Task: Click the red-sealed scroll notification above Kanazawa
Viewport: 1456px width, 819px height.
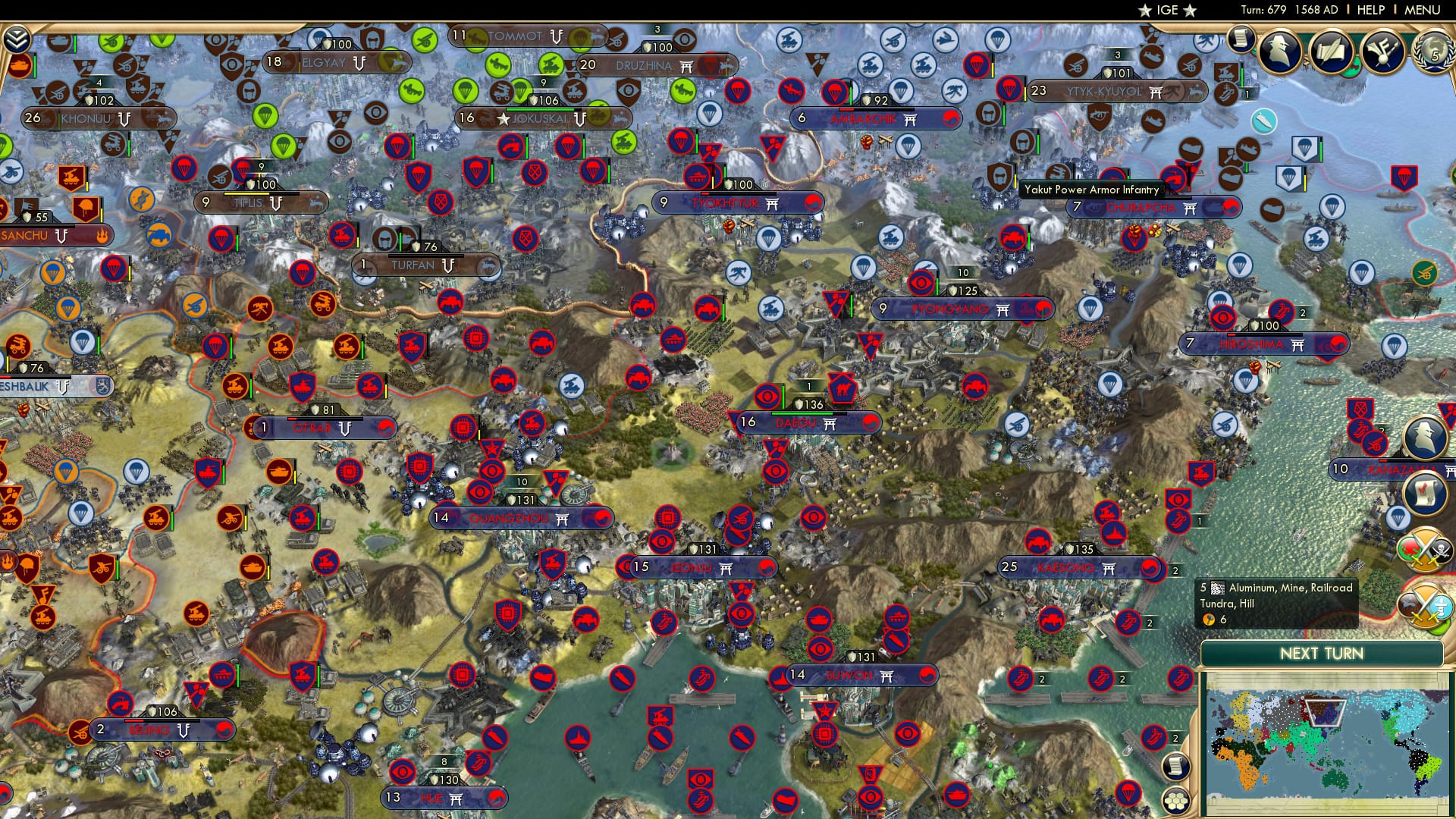Action: [x=1424, y=494]
